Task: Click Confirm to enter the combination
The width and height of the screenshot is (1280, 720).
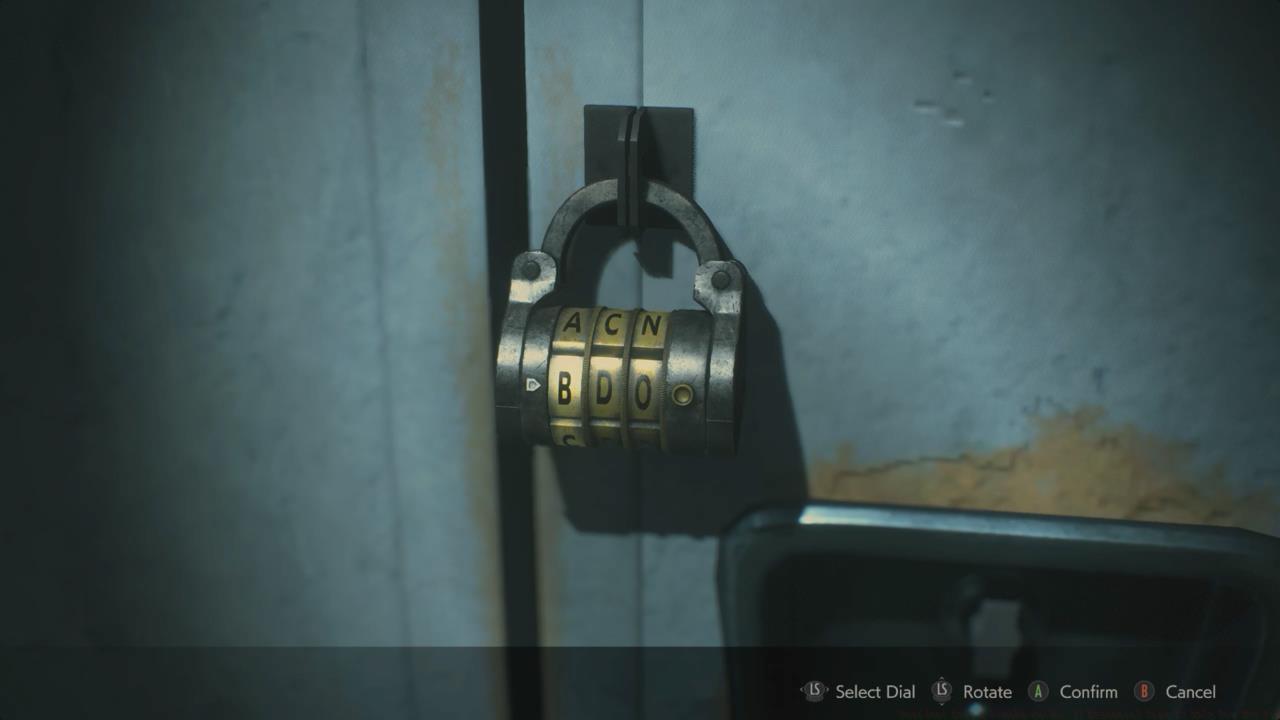Action: click(1089, 691)
